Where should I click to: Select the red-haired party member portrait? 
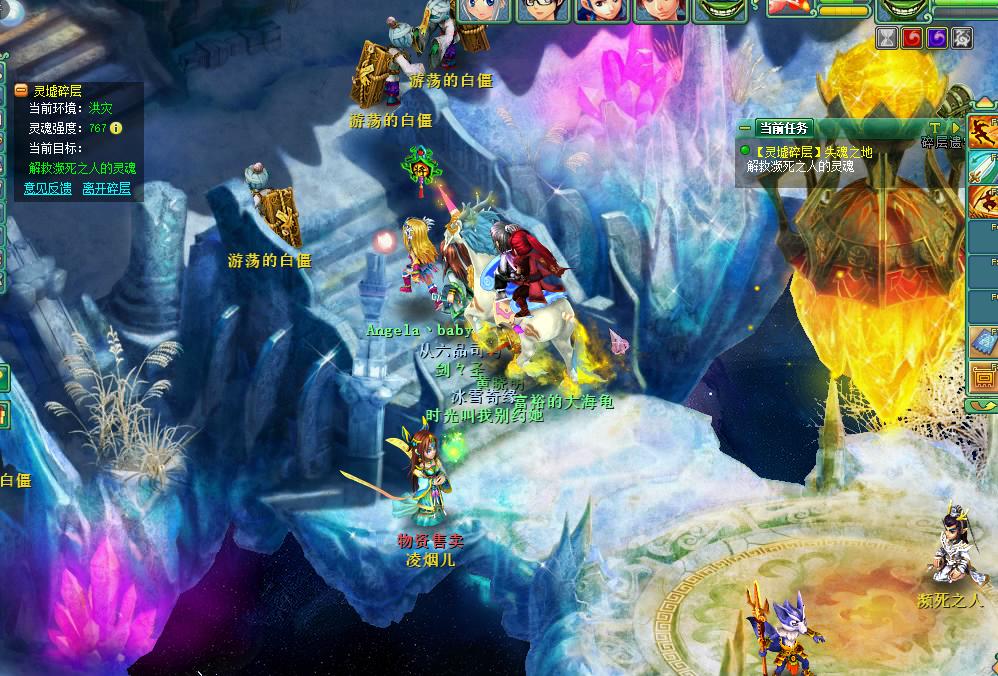[661, 10]
